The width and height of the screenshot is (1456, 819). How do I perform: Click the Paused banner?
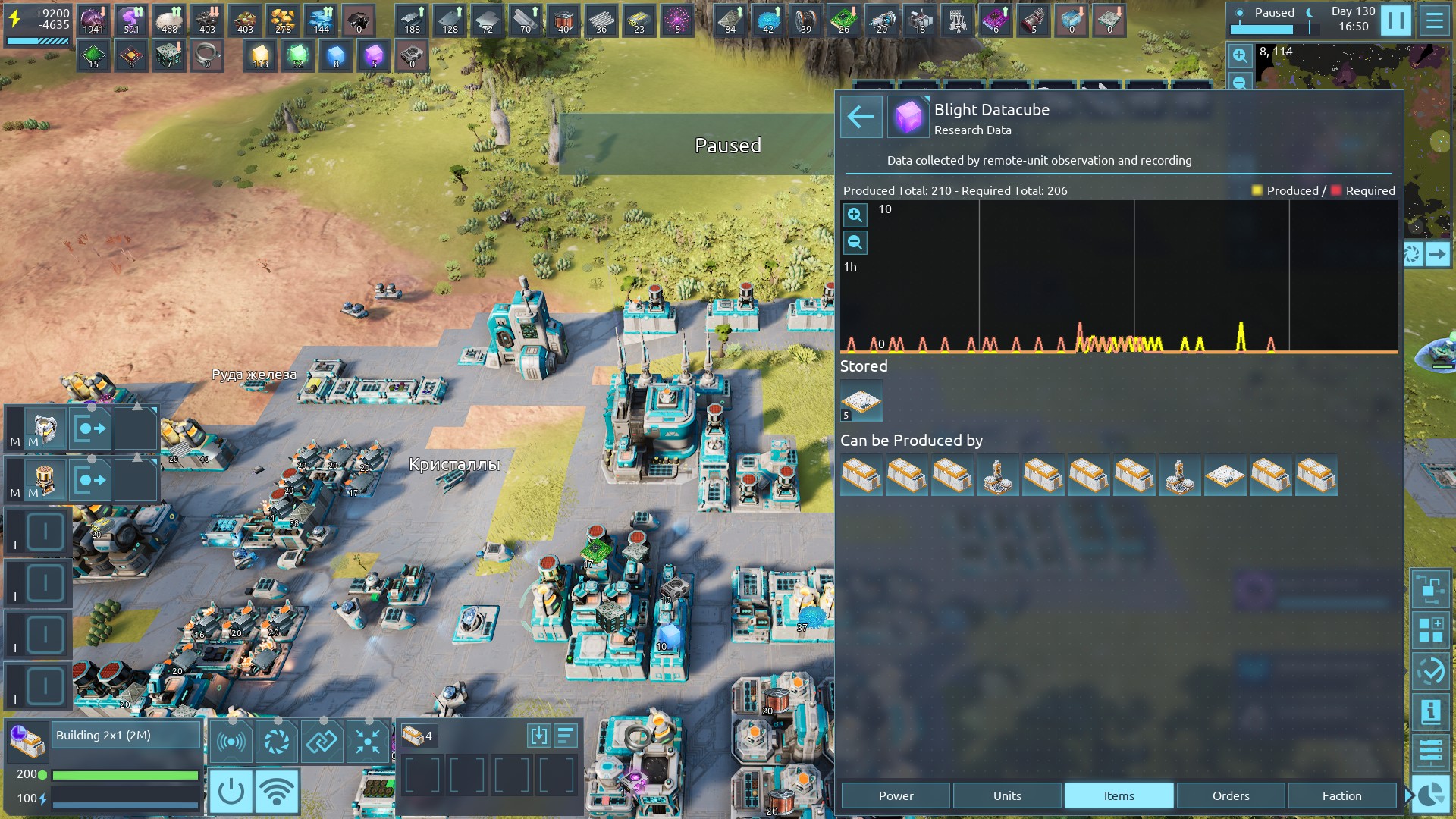pos(727,145)
